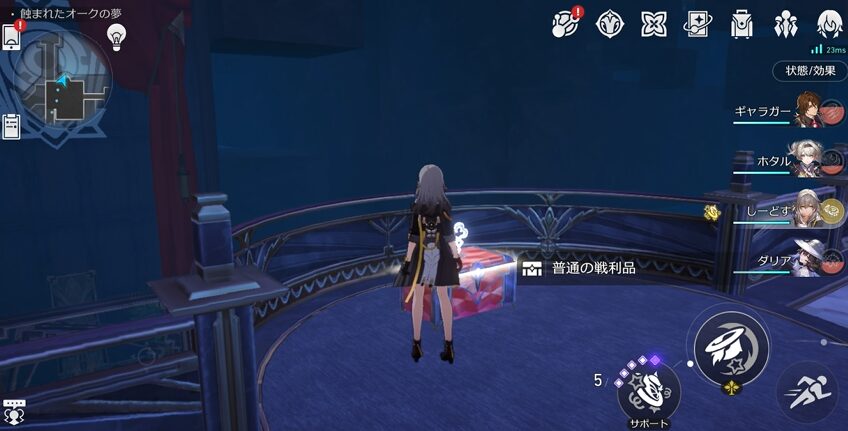The height and width of the screenshot is (431, 848).
Task: Select the third party member portrait
Action: click(808, 208)
